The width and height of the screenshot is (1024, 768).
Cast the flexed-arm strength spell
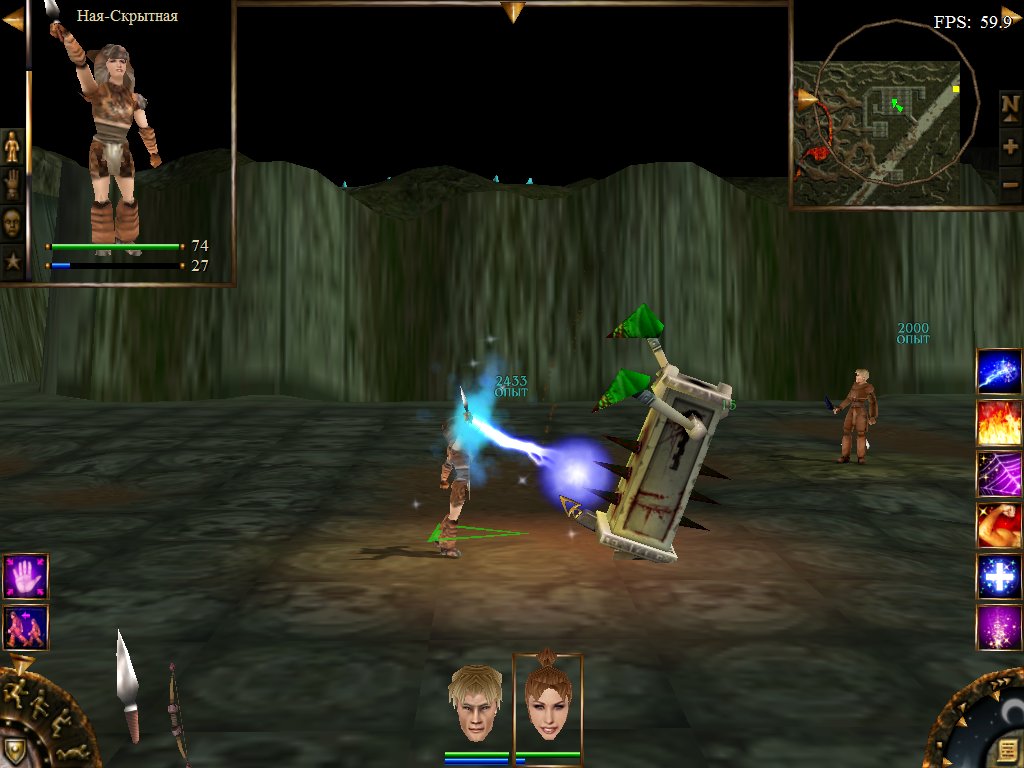[x=998, y=525]
